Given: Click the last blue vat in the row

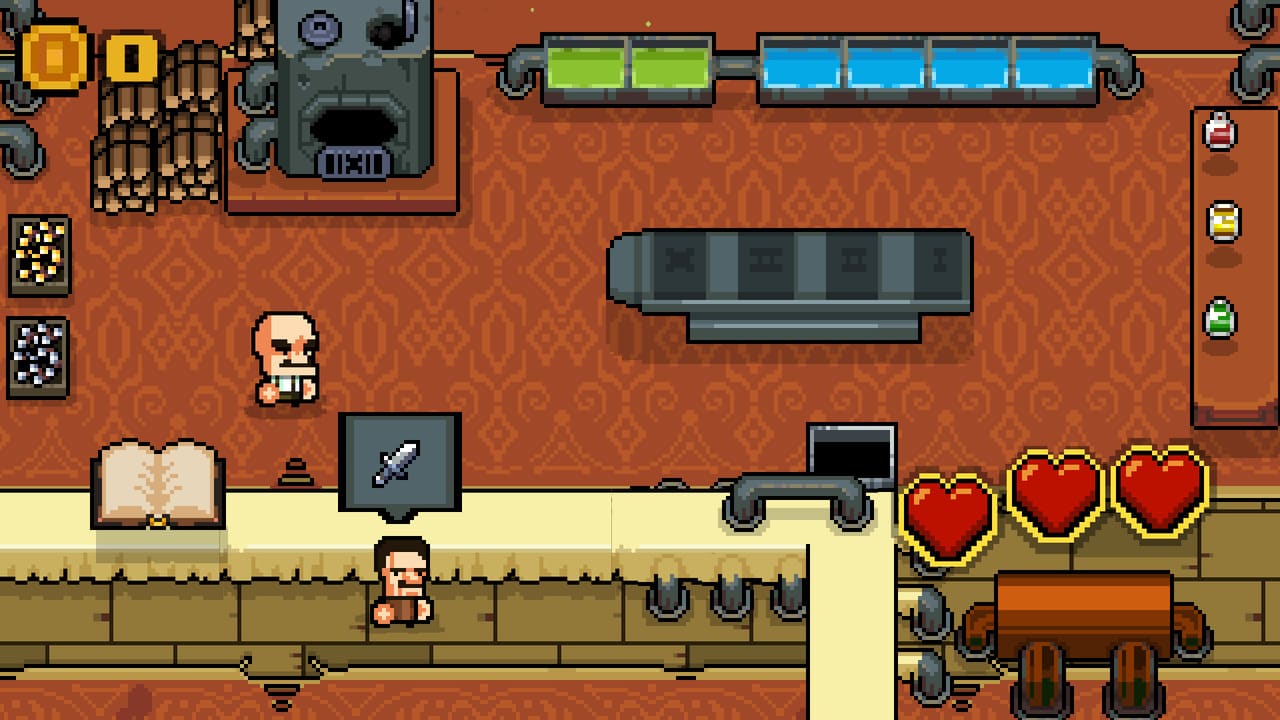Looking at the screenshot, I should (x=1052, y=65).
